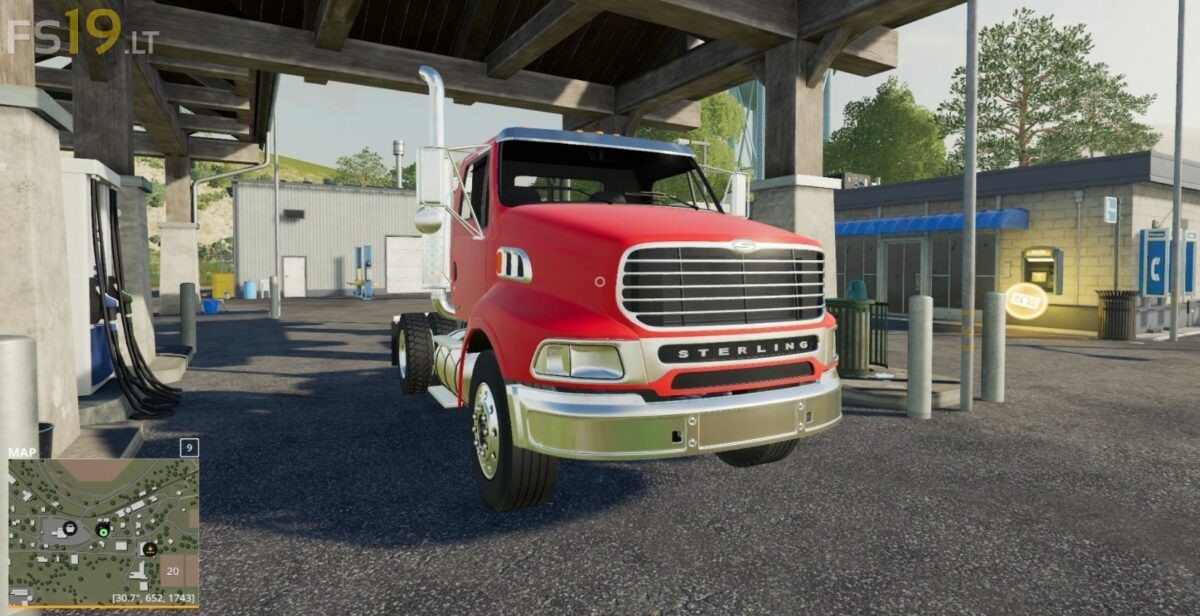Click the green player position marker
This screenshot has width=1200, height=616.
tap(103, 530)
